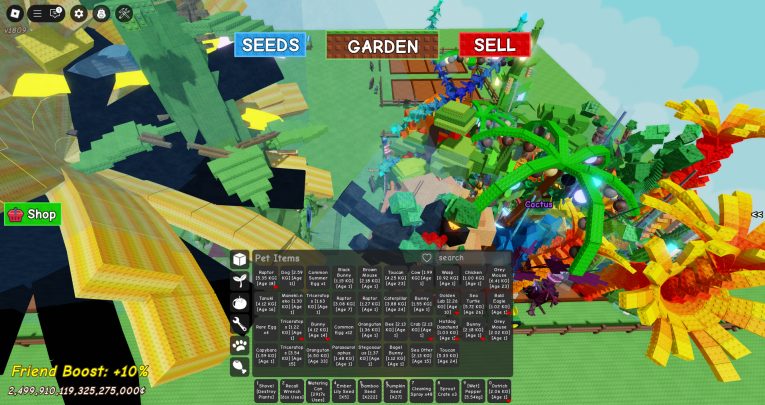Screen dimensions: 765x405
Task: Open the Shop button
Action: coord(32,214)
